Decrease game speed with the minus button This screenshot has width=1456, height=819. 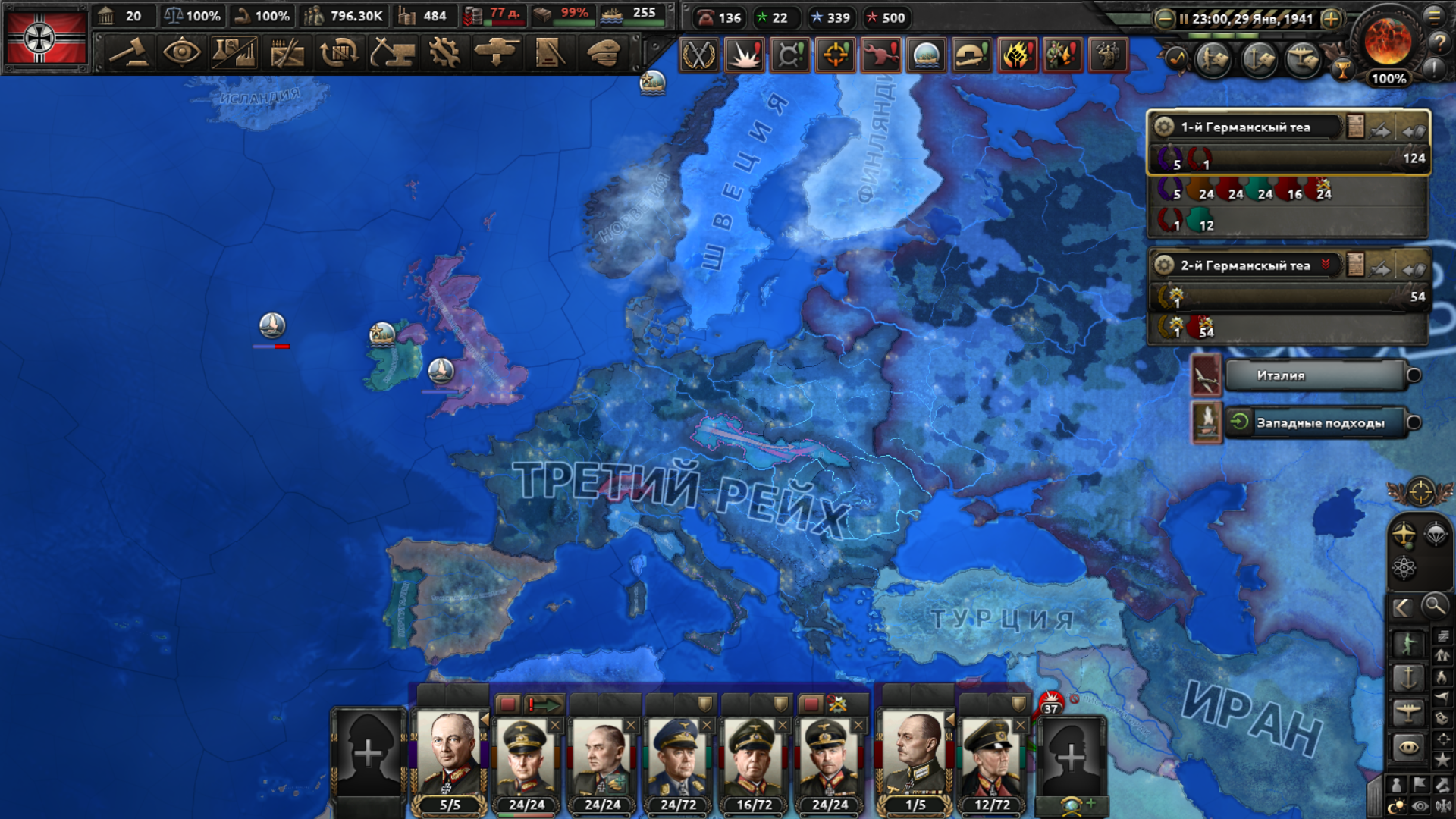click(1164, 19)
